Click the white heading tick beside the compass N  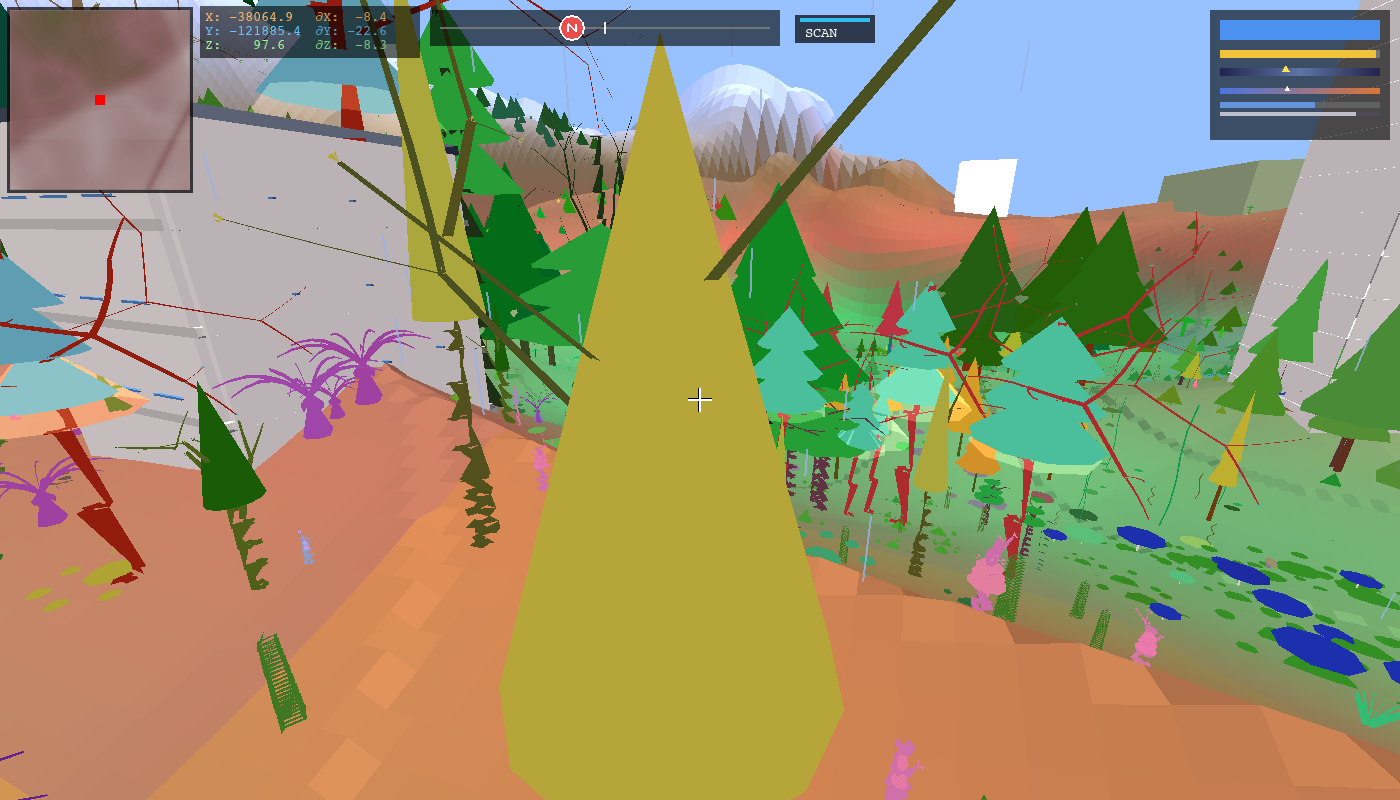[x=604, y=27]
